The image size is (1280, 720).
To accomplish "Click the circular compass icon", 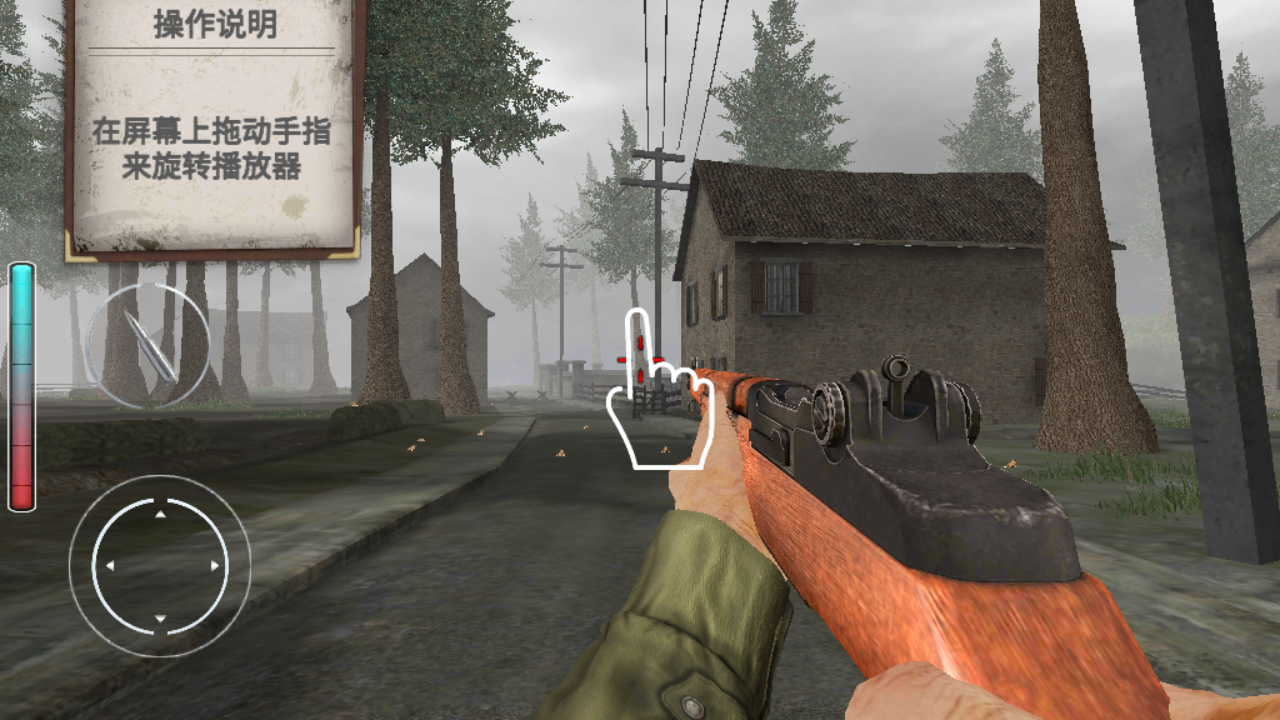I will click(x=147, y=345).
